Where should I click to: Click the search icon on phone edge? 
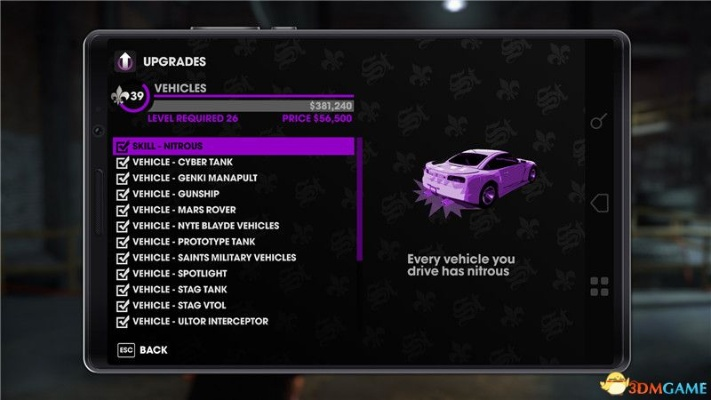[x=598, y=122]
